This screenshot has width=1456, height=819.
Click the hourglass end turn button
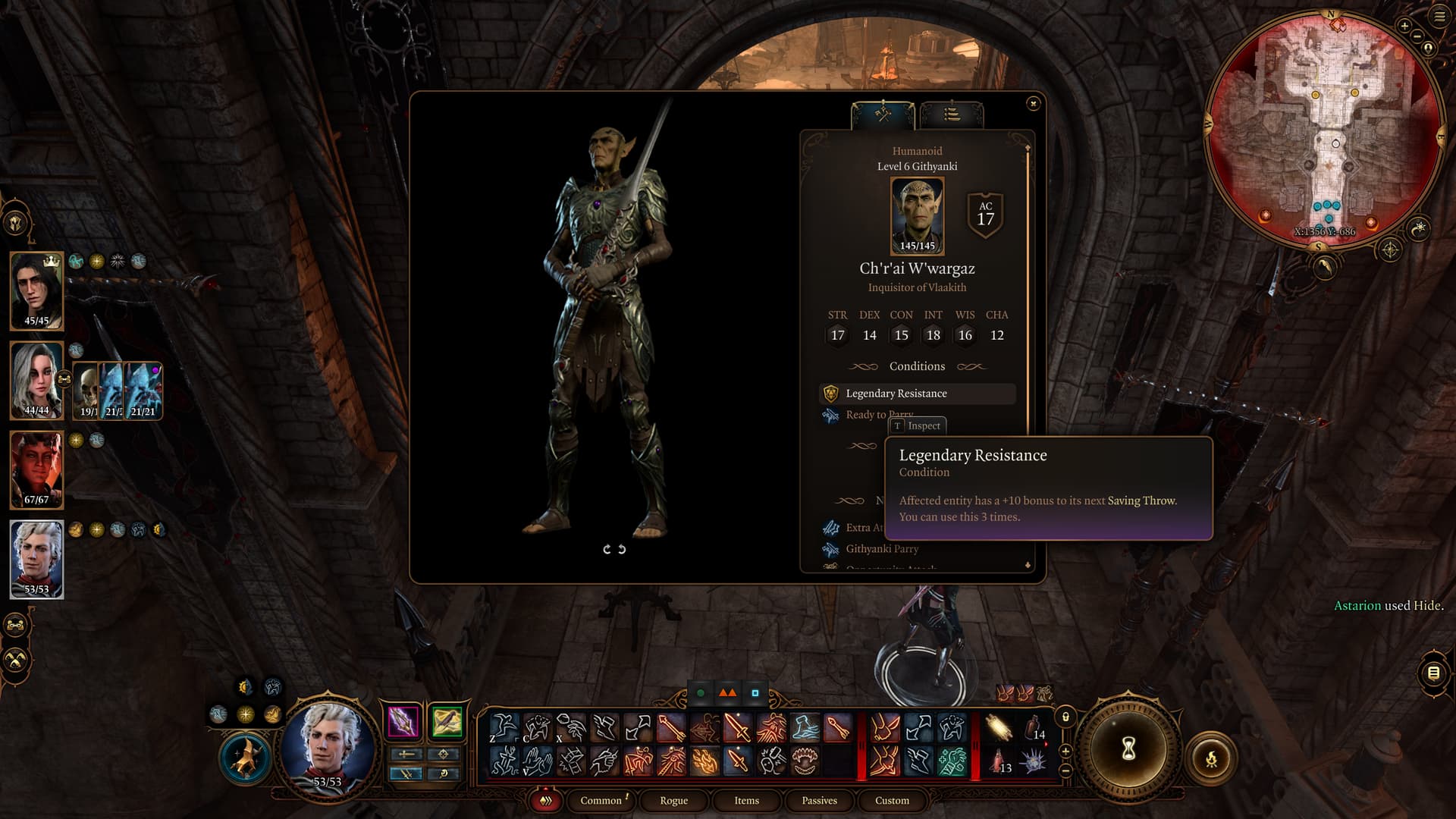1128,749
